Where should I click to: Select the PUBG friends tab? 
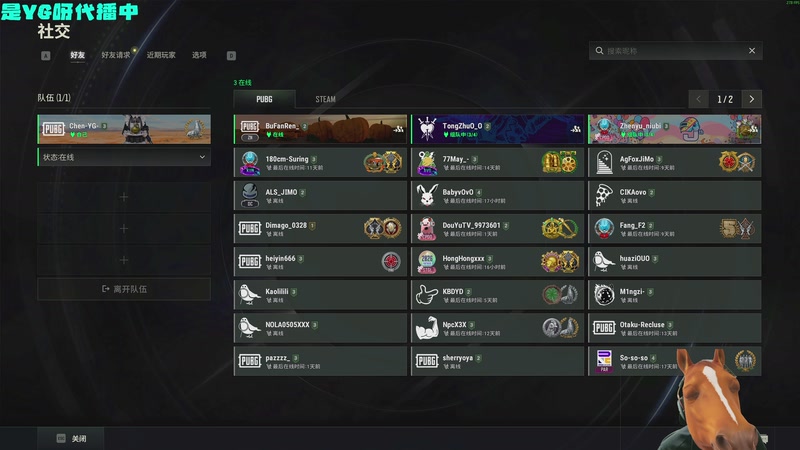pyautogui.click(x=264, y=99)
